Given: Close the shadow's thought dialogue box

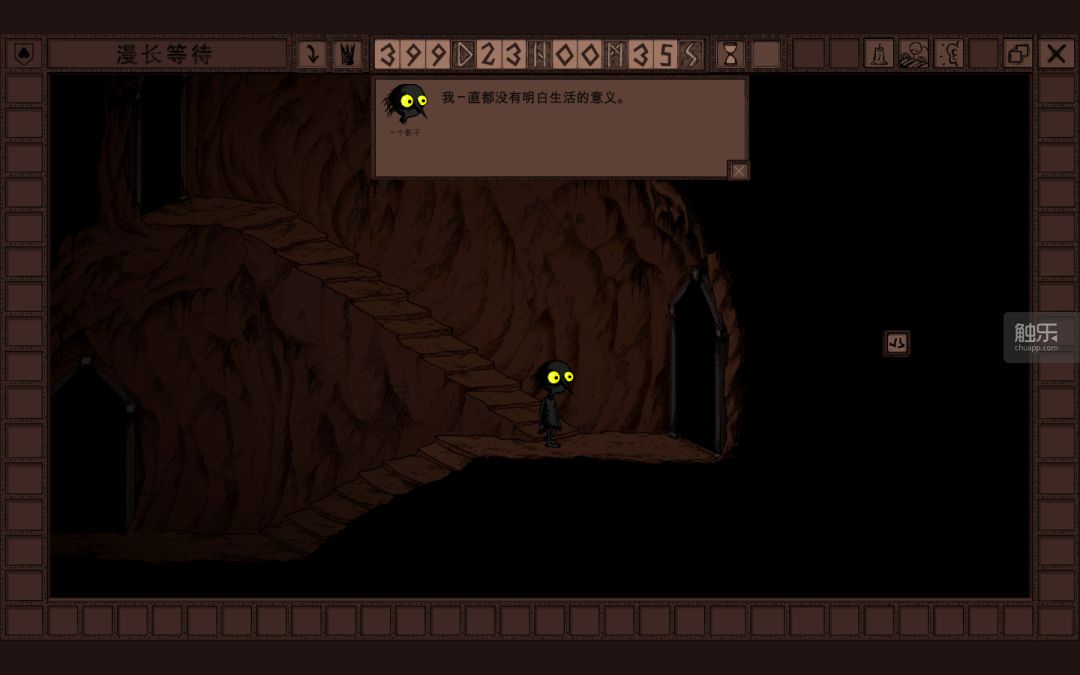Looking at the screenshot, I should click(x=738, y=171).
